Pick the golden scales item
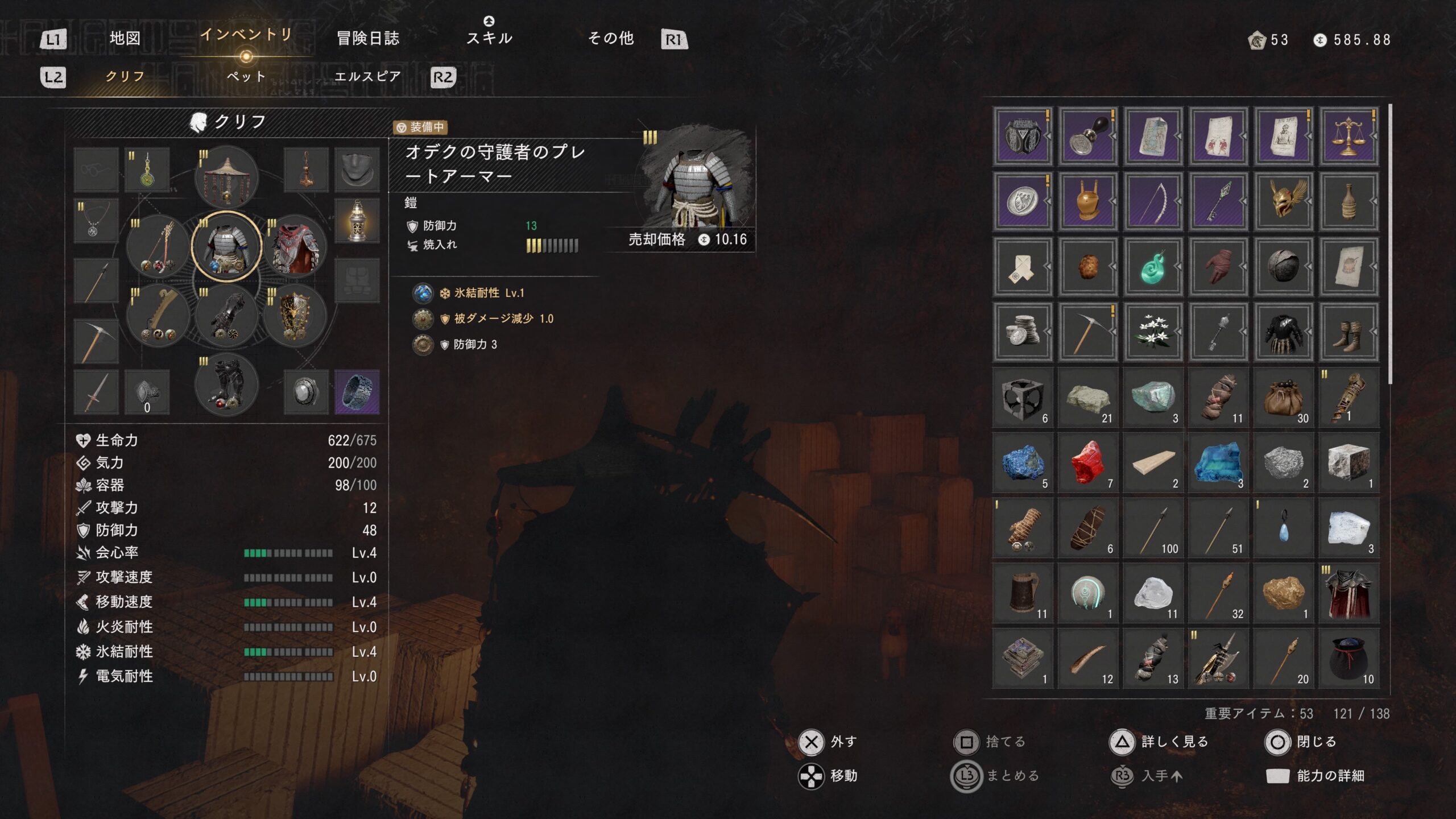Viewport: 1456px width, 819px height. pos(1349,136)
